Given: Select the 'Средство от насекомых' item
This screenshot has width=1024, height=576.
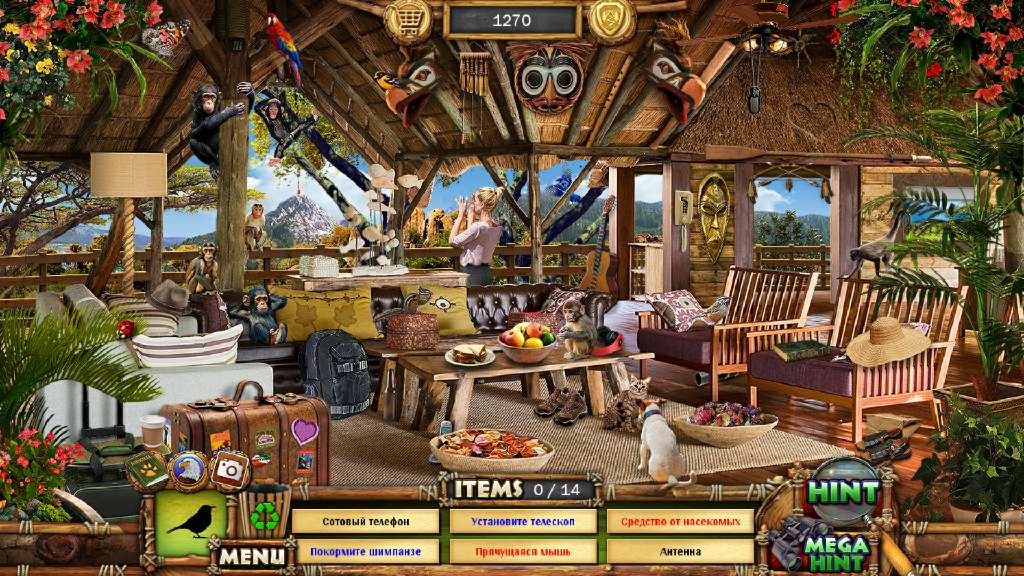Looking at the screenshot, I should point(680,521).
